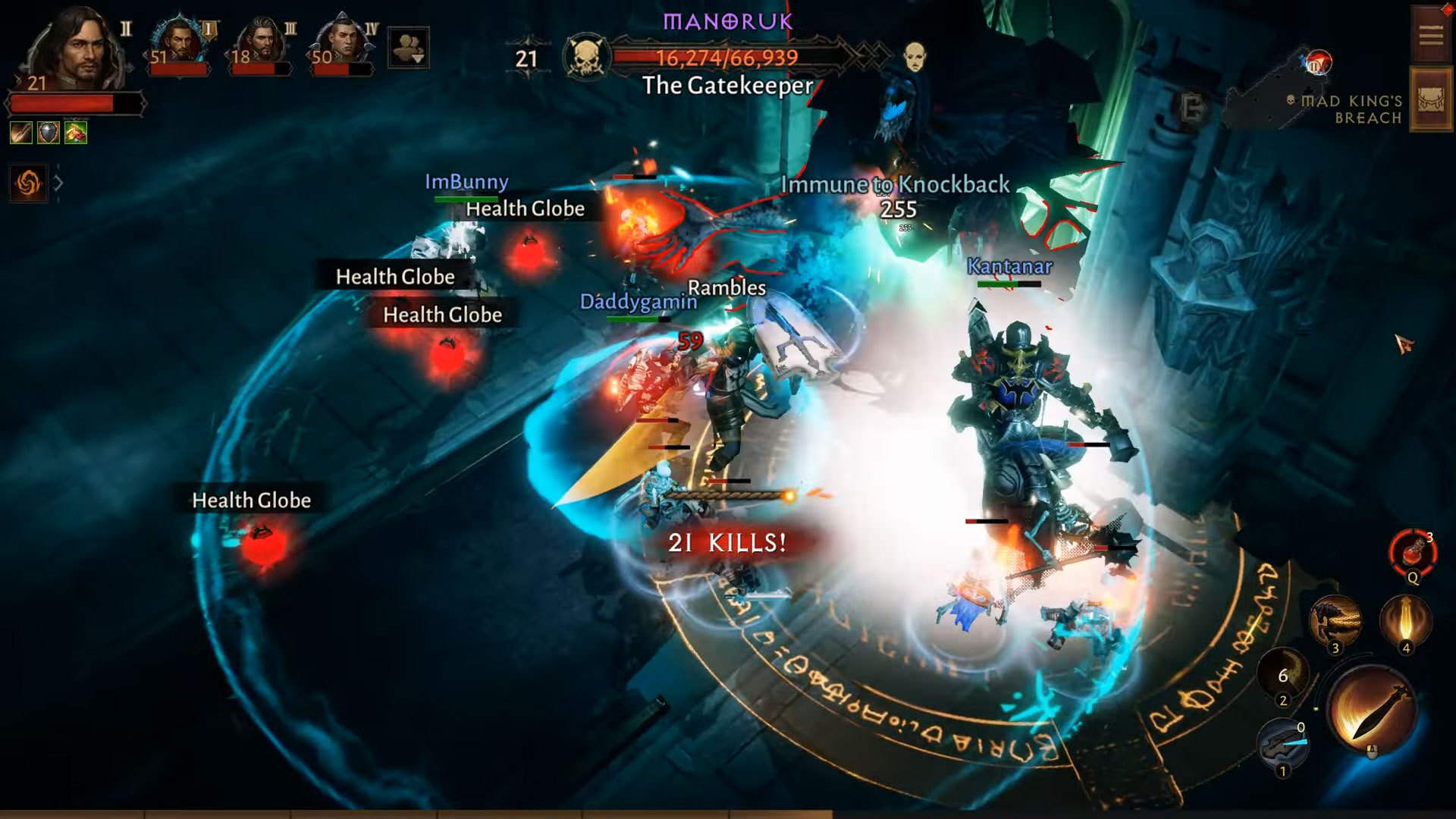Select your own level 21 character portrait
The height and width of the screenshot is (819, 1456).
[x=73, y=50]
